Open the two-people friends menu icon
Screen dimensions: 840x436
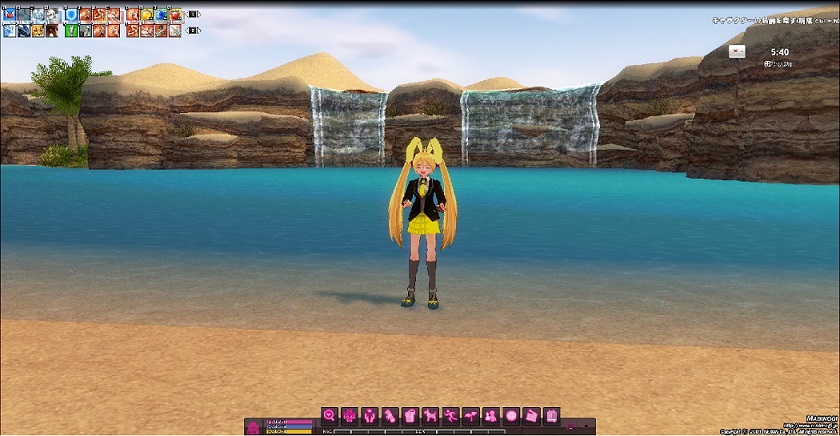[x=491, y=415]
